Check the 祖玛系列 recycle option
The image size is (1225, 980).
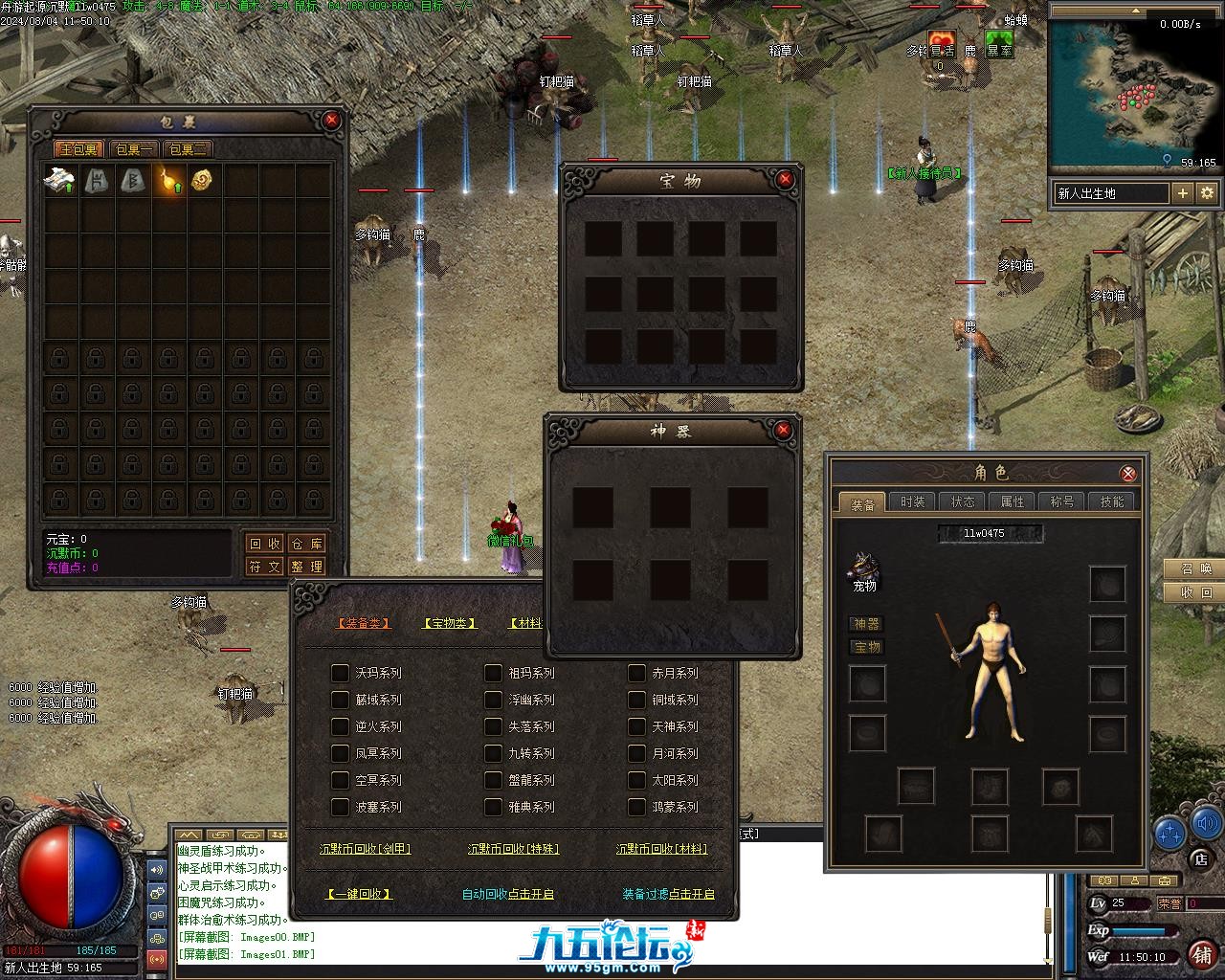493,673
